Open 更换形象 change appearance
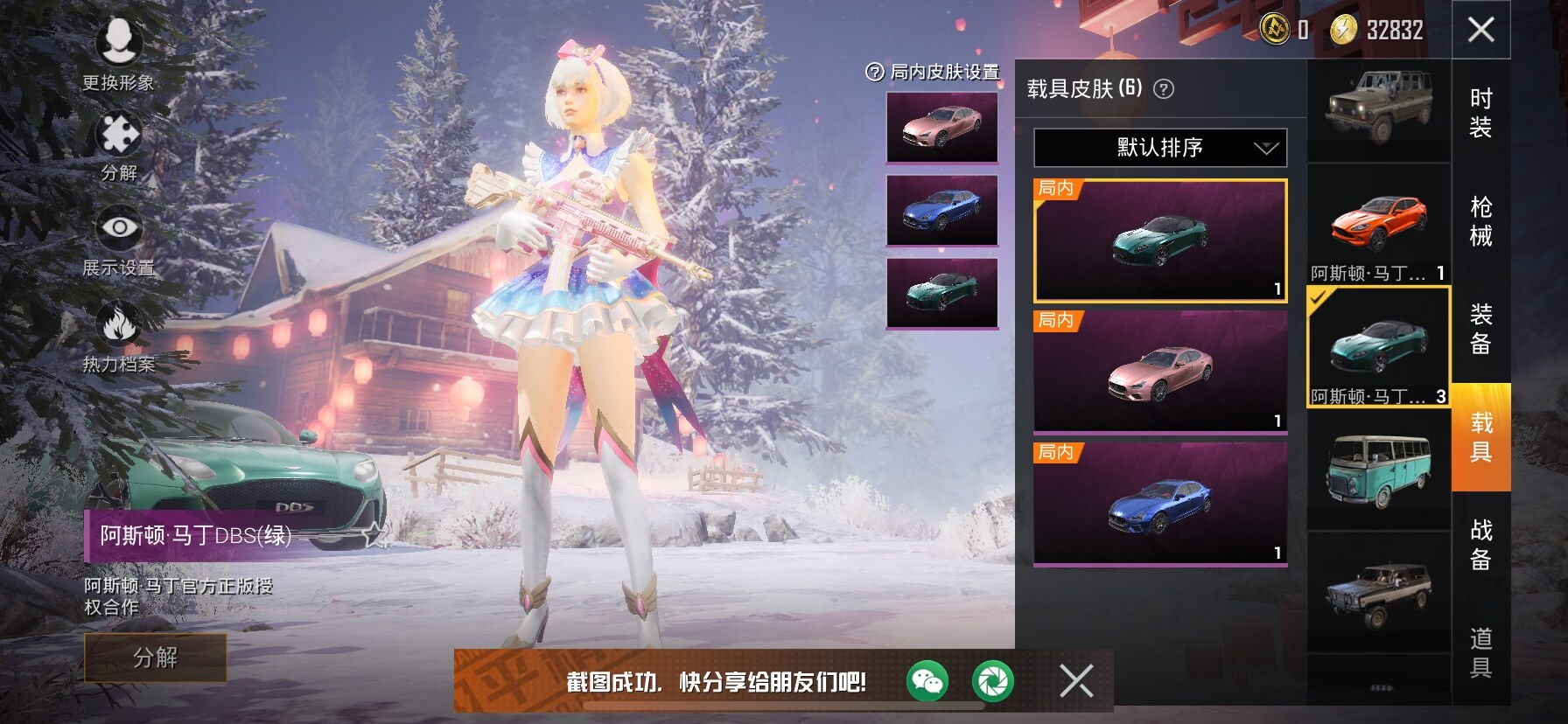This screenshot has width=1568, height=724. click(119, 54)
